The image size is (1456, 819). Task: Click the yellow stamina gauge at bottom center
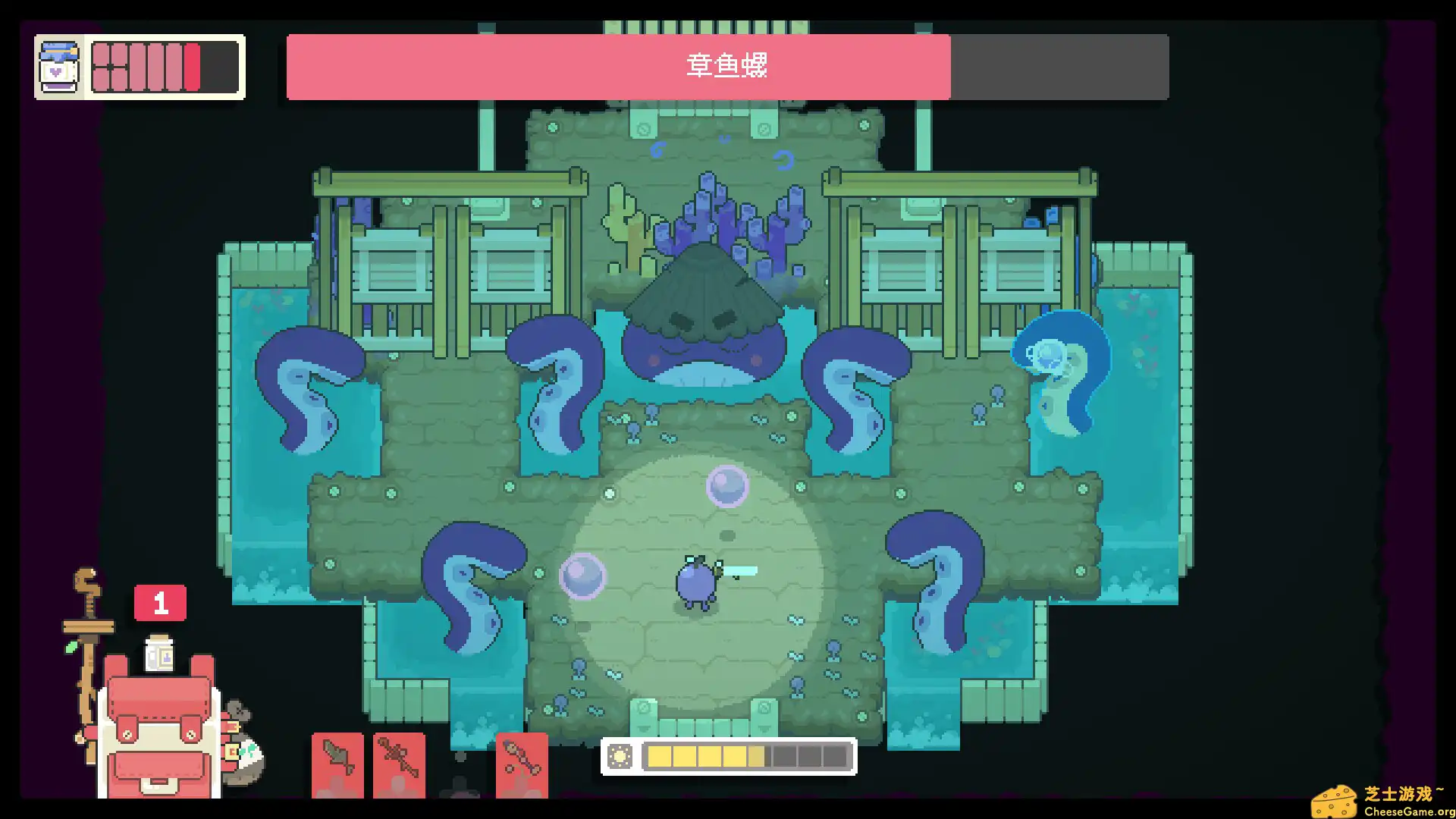click(x=705, y=755)
